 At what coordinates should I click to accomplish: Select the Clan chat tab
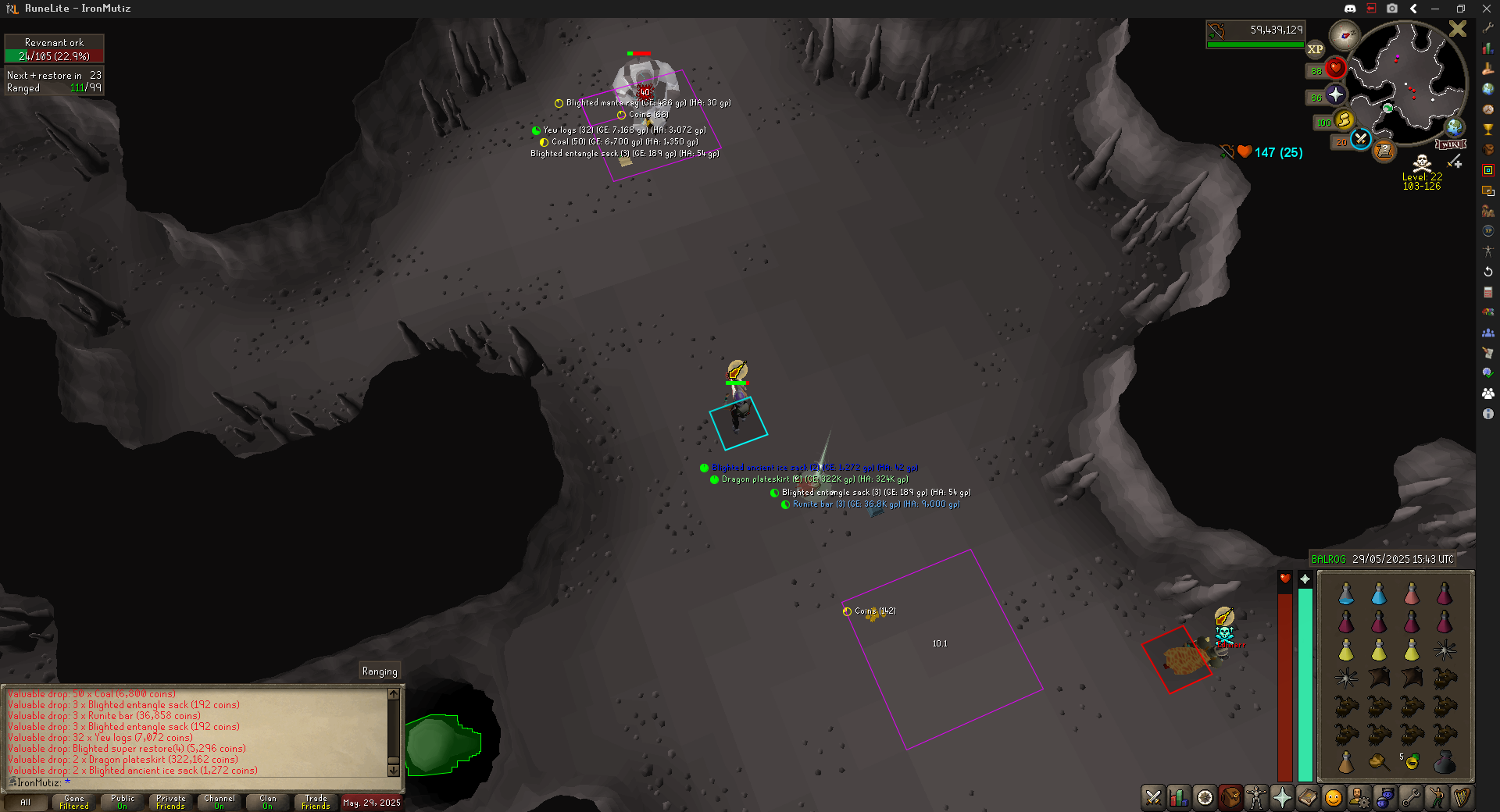pyautogui.click(x=268, y=802)
